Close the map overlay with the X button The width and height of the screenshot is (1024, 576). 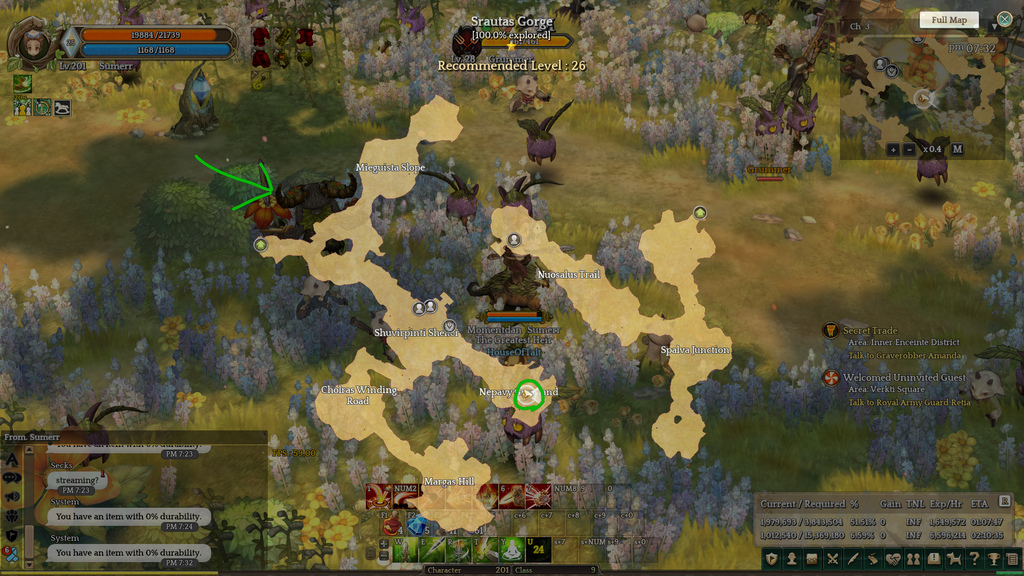pyautogui.click(x=1004, y=19)
